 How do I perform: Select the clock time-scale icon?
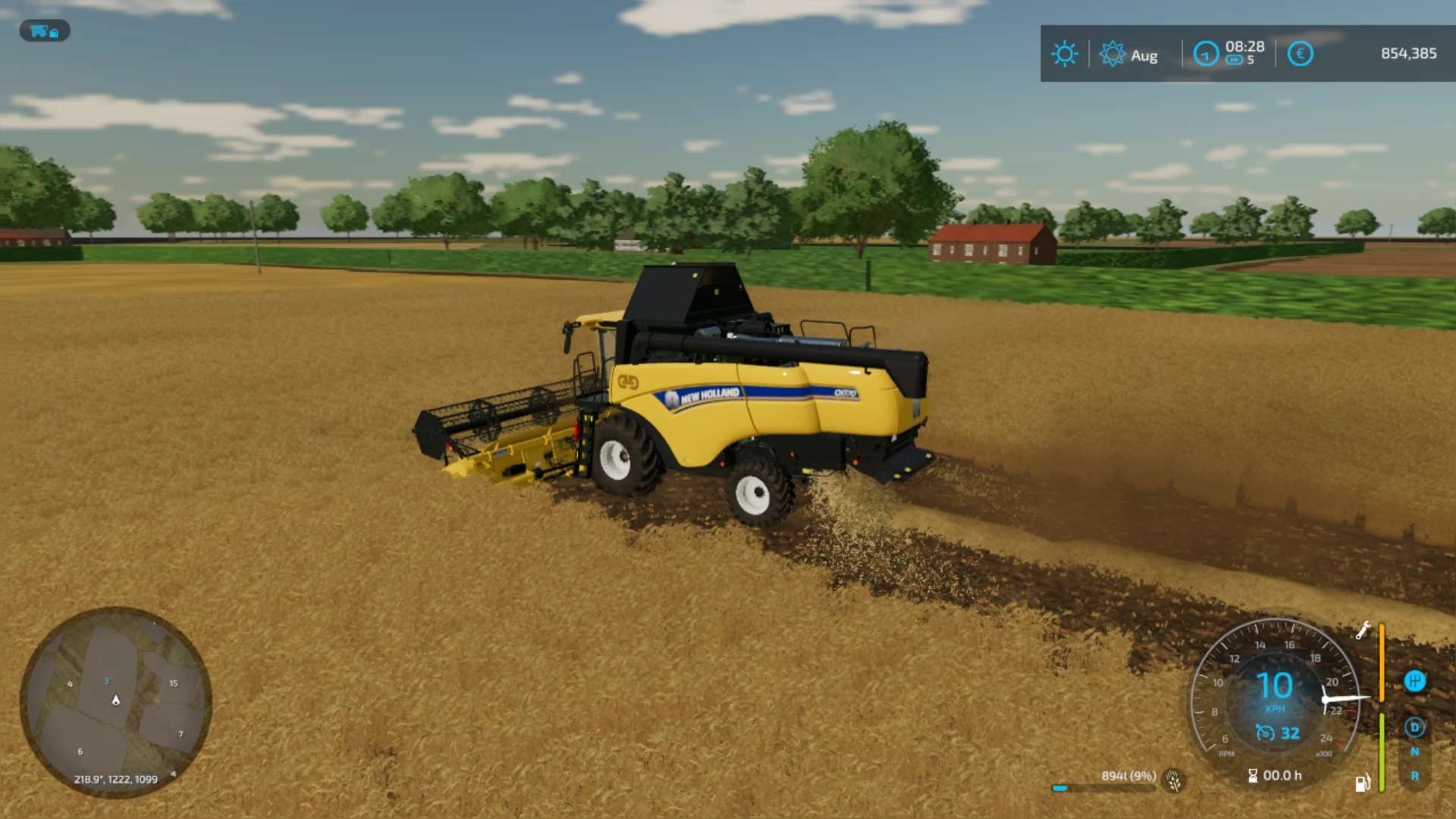(1206, 54)
